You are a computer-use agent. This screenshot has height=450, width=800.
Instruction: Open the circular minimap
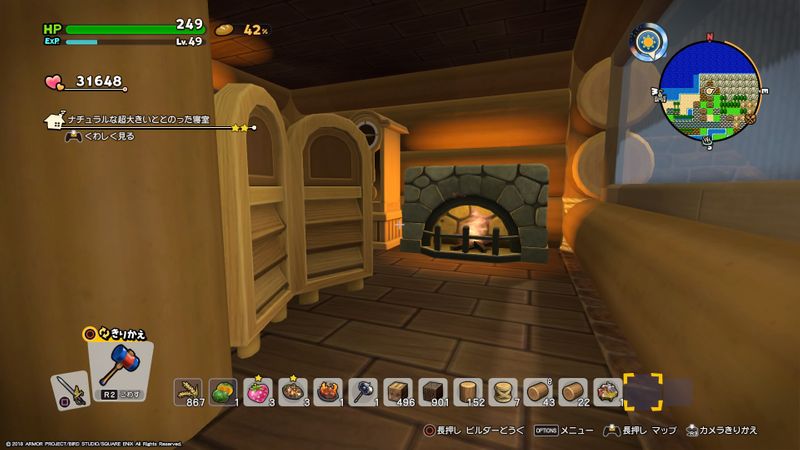point(711,88)
